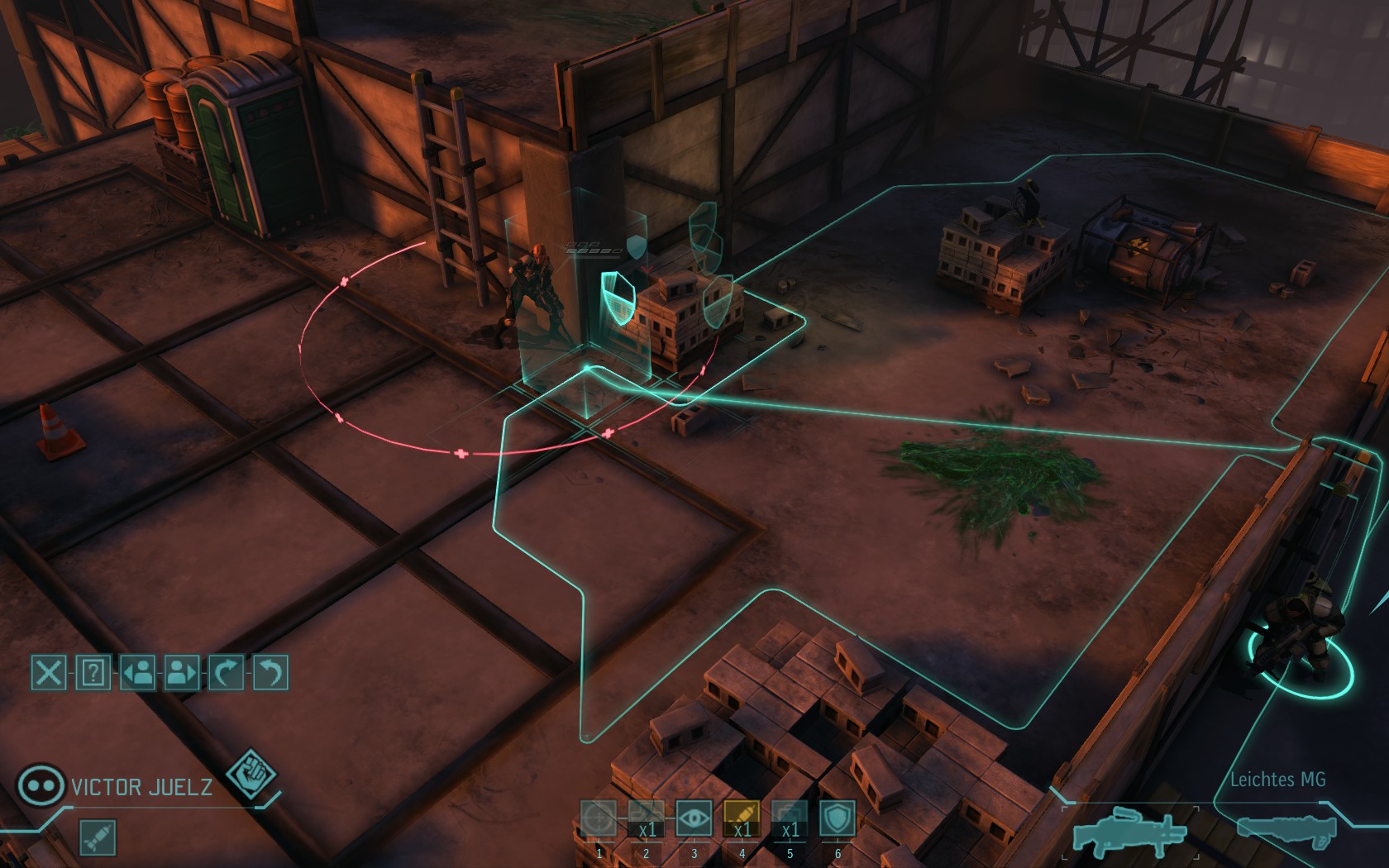Click the X cancel button
This screenshot has width=1389, height=868.
coord(49,673)
